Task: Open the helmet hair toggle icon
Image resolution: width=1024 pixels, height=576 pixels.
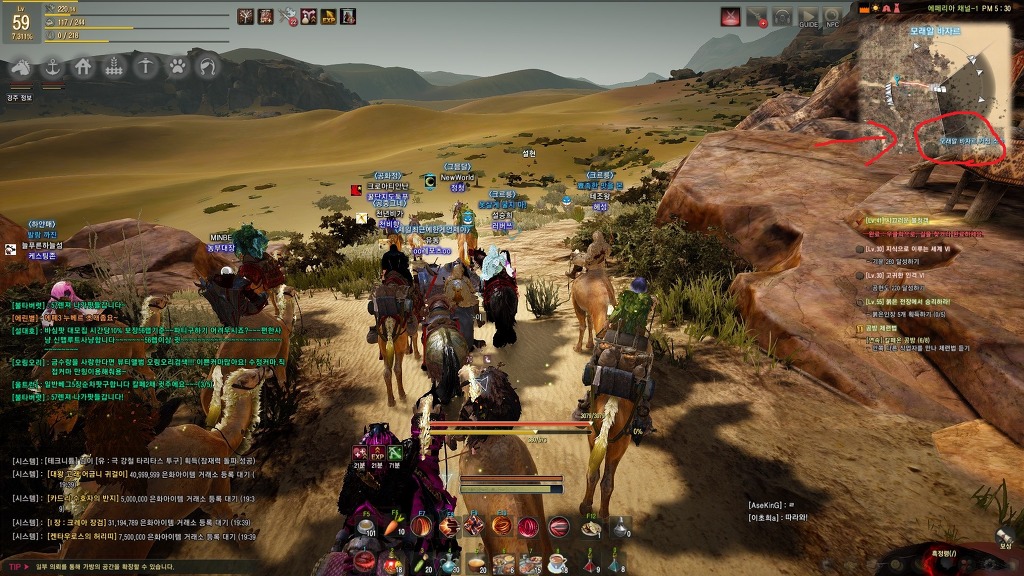Action: click(208, 68)
